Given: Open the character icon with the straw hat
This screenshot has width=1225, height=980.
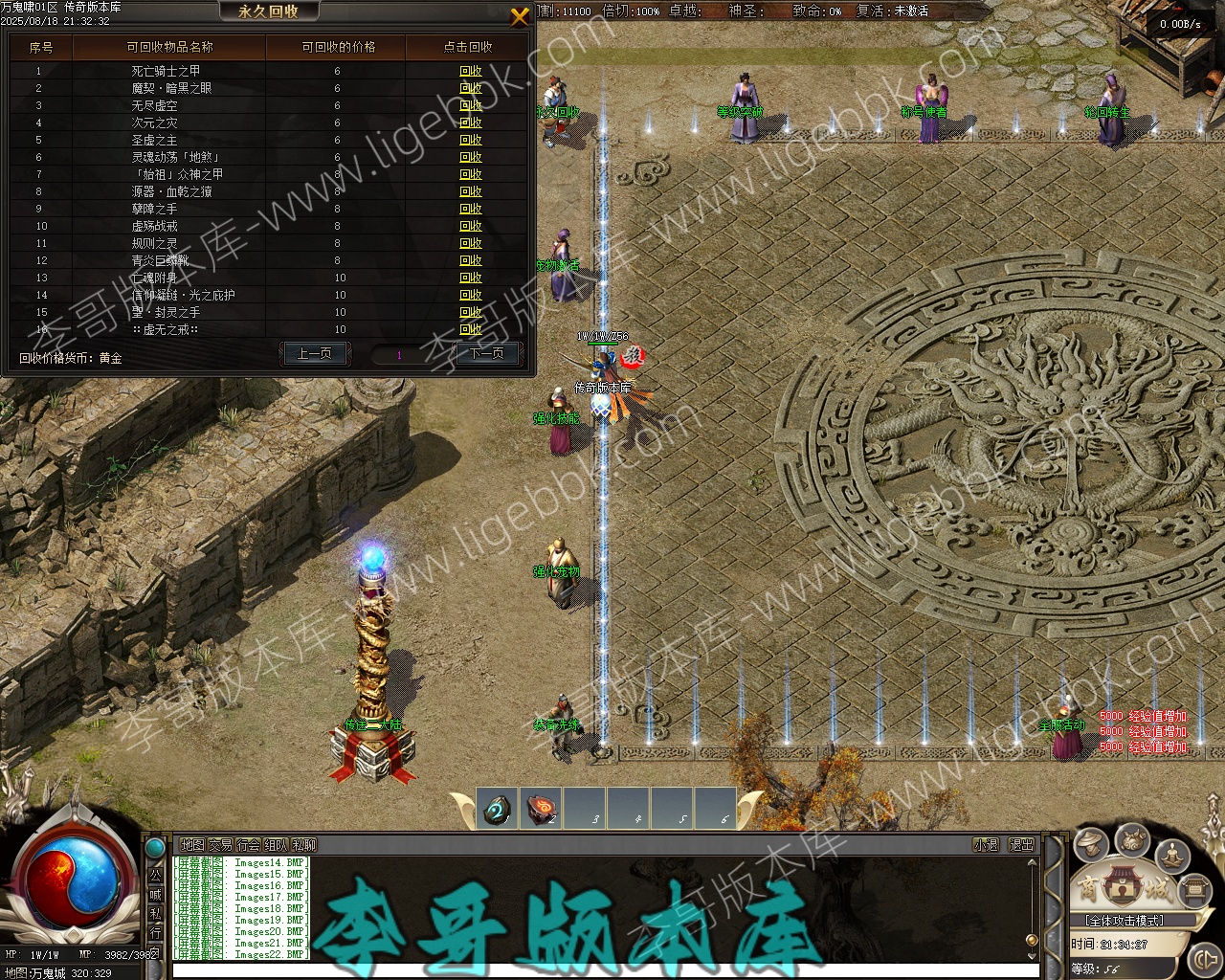Looking at the screenshot, I should pos(1090,844).
